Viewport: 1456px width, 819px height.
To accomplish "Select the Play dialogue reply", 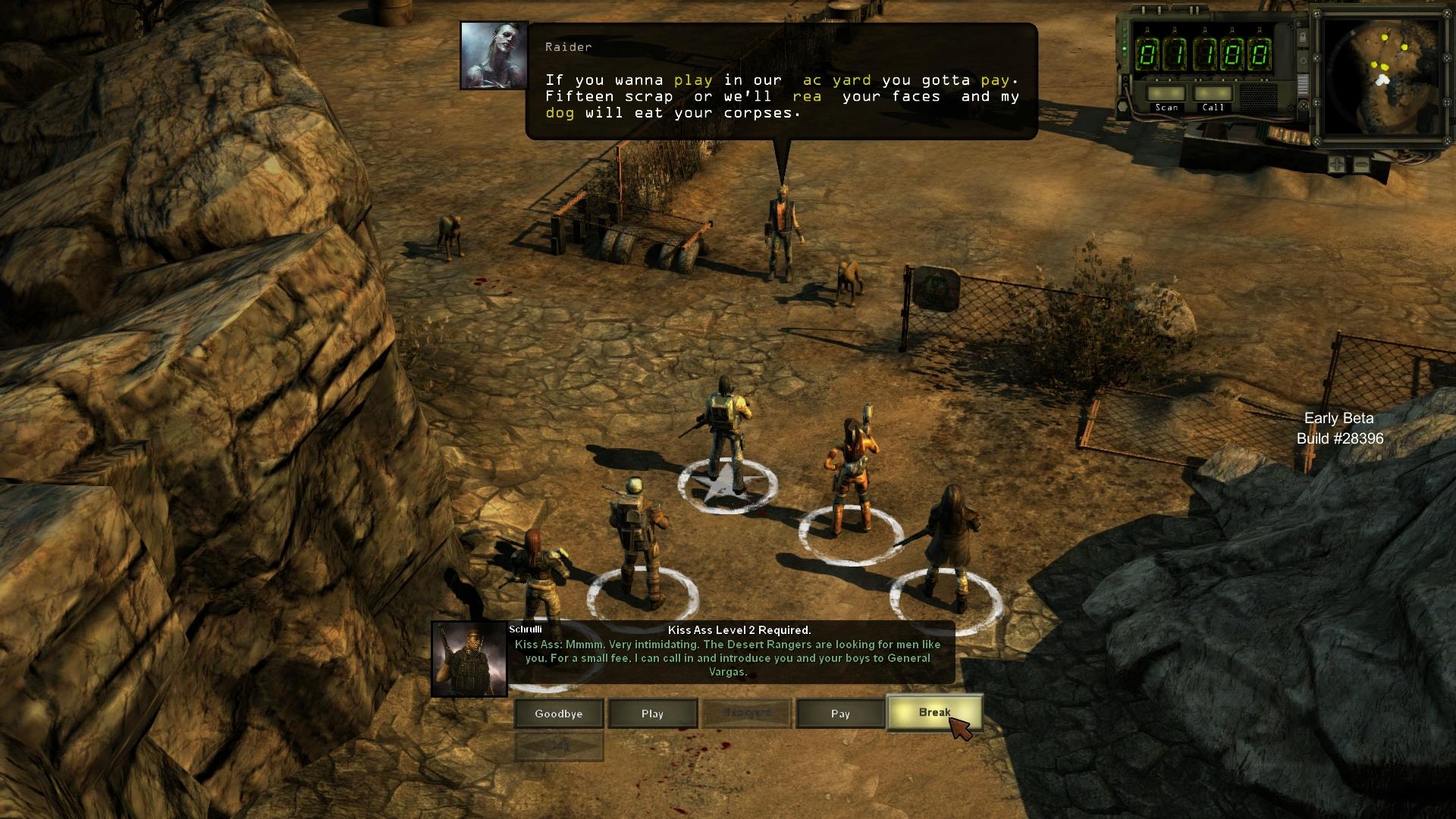I will pyautogui.click(x=652, y=714).
